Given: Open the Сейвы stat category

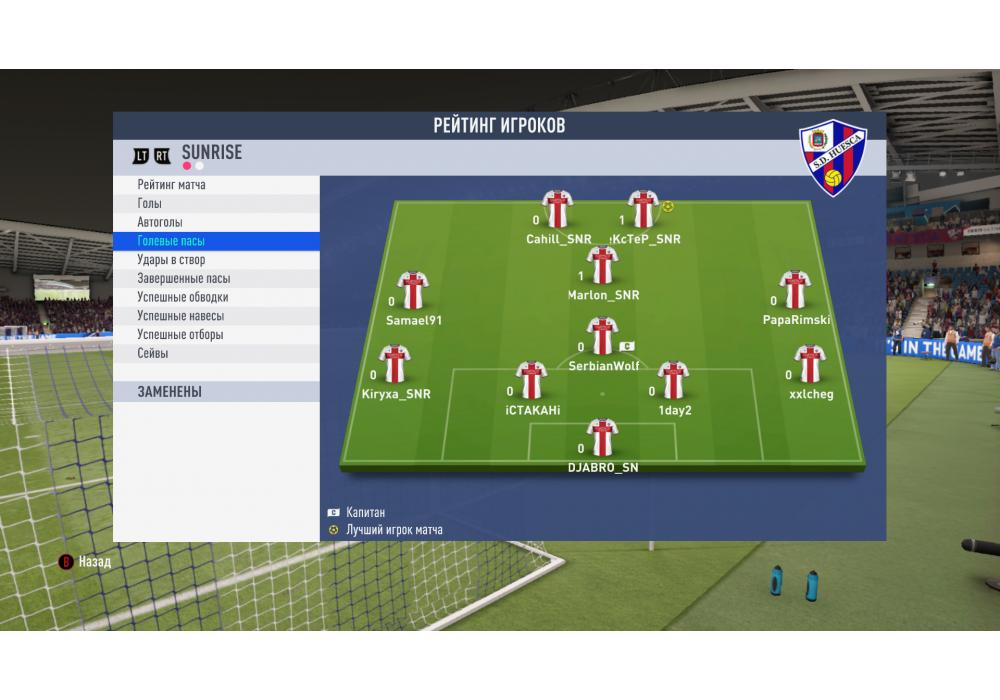Looking at the screenshot, I should (153, 354).
